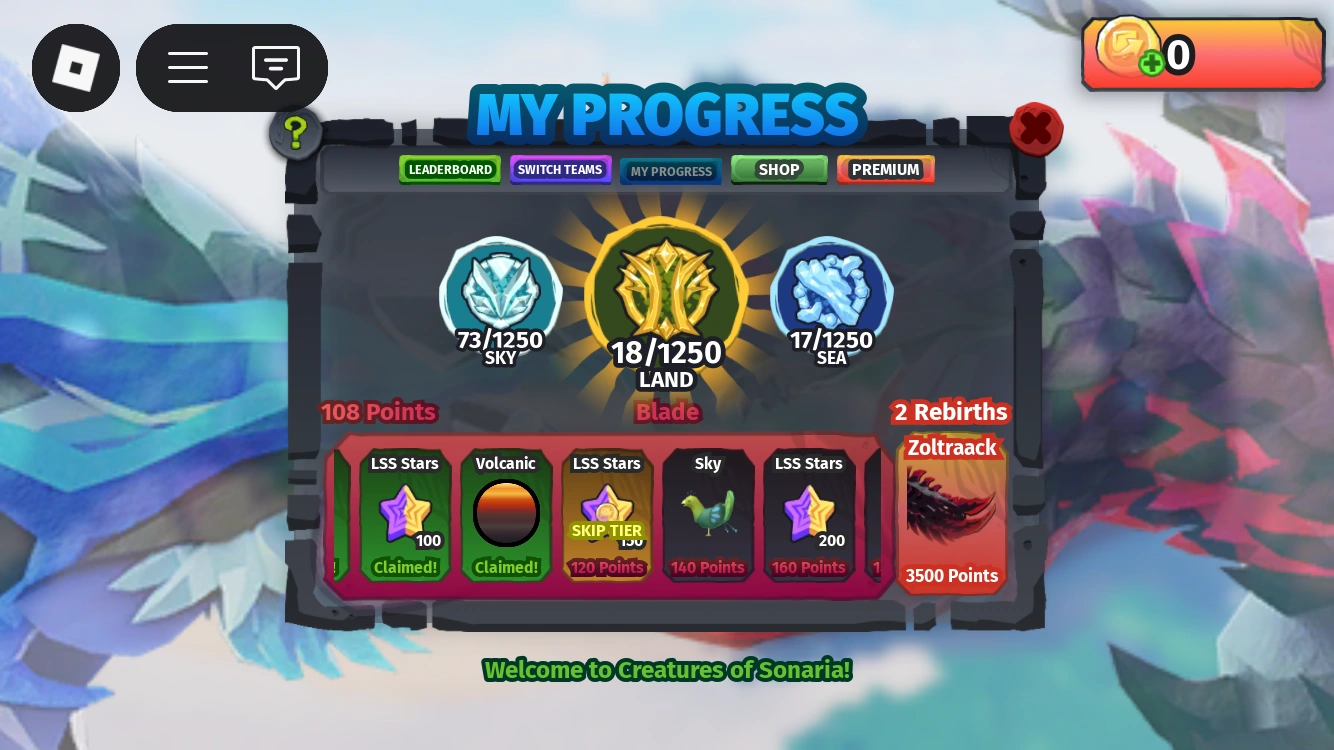Open the Shop tab
The height and width of the screenshot is (750, 1334).
(778, 169)
